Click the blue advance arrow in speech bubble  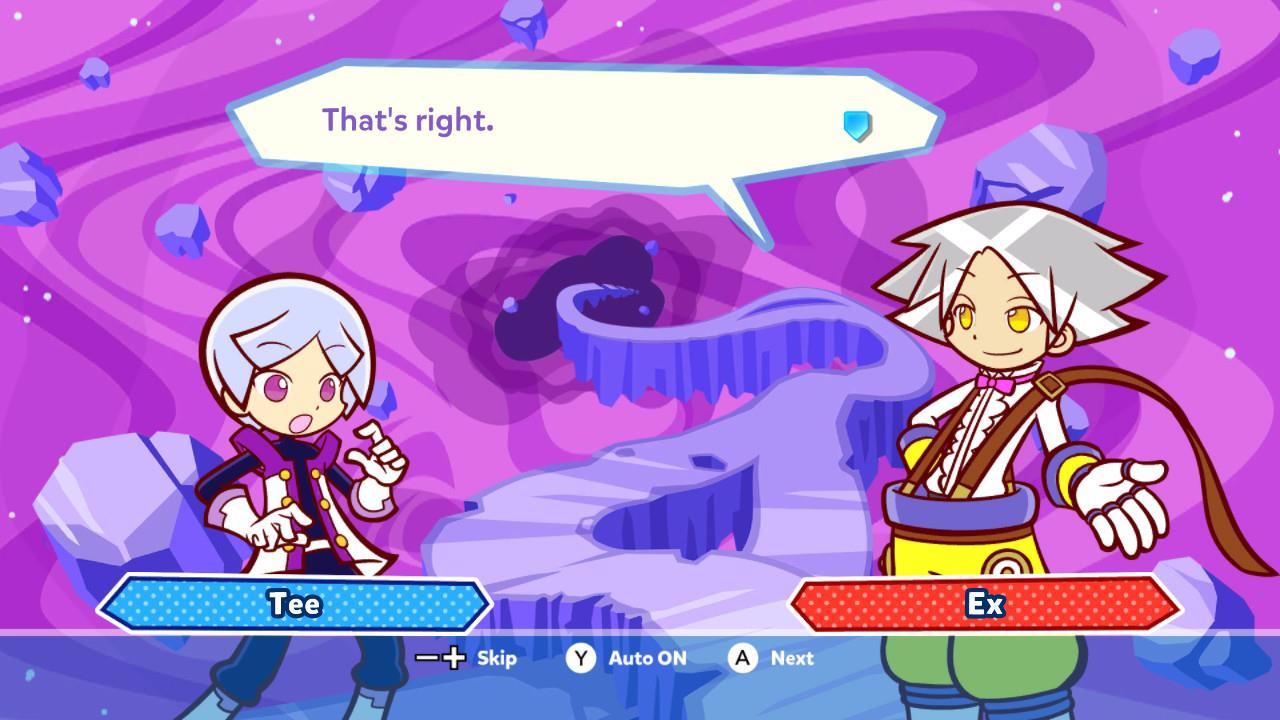tap(857, 125)
